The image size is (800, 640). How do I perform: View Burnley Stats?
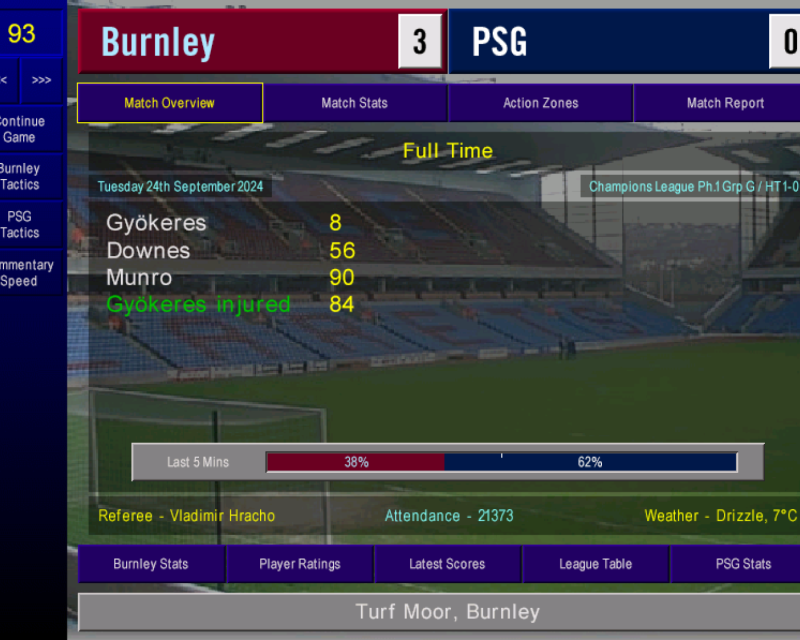(x=150, y=564)
